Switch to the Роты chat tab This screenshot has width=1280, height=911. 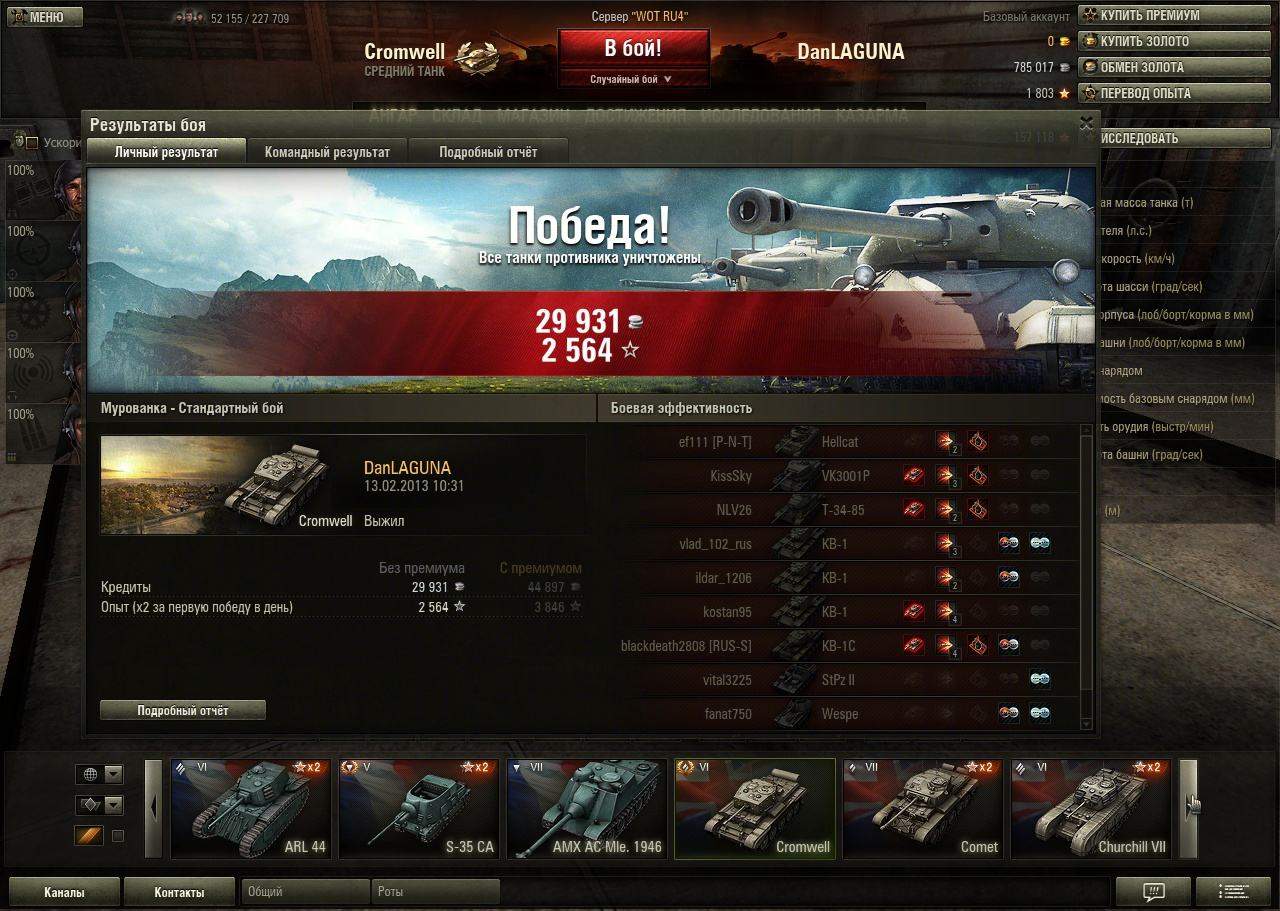pyautogui.click(x=435, y=892)
